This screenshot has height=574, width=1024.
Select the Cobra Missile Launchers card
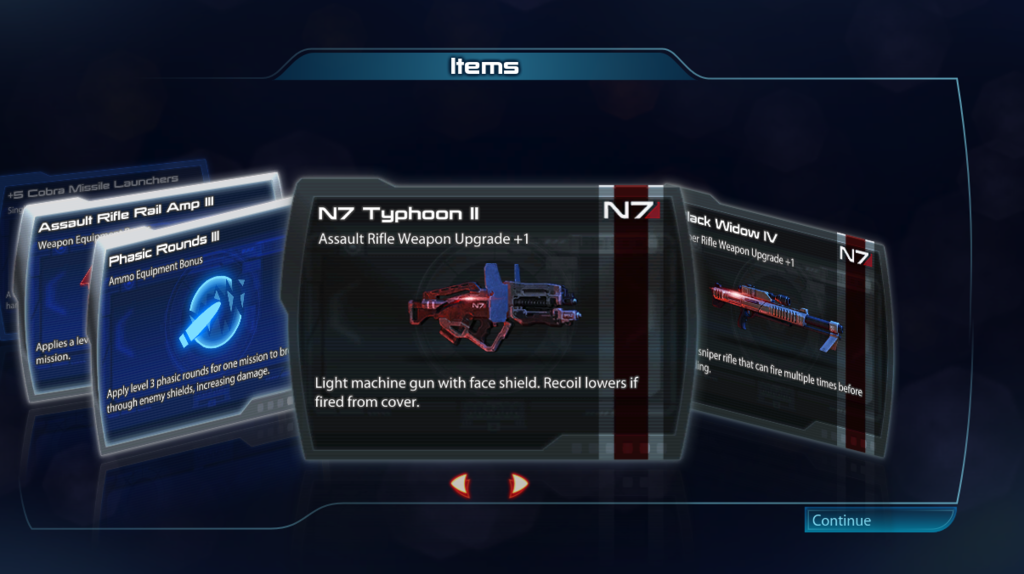point(90,180)
